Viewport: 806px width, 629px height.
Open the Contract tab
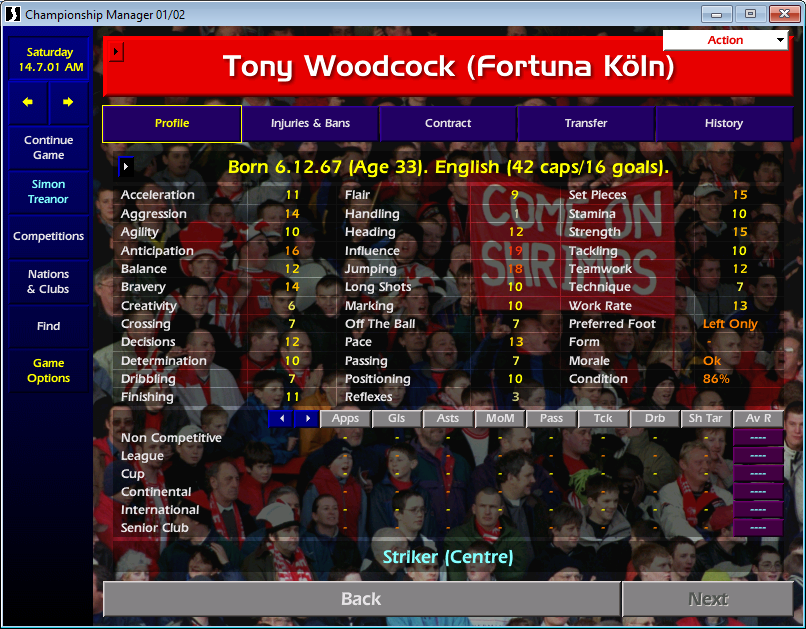click(448, 124)
